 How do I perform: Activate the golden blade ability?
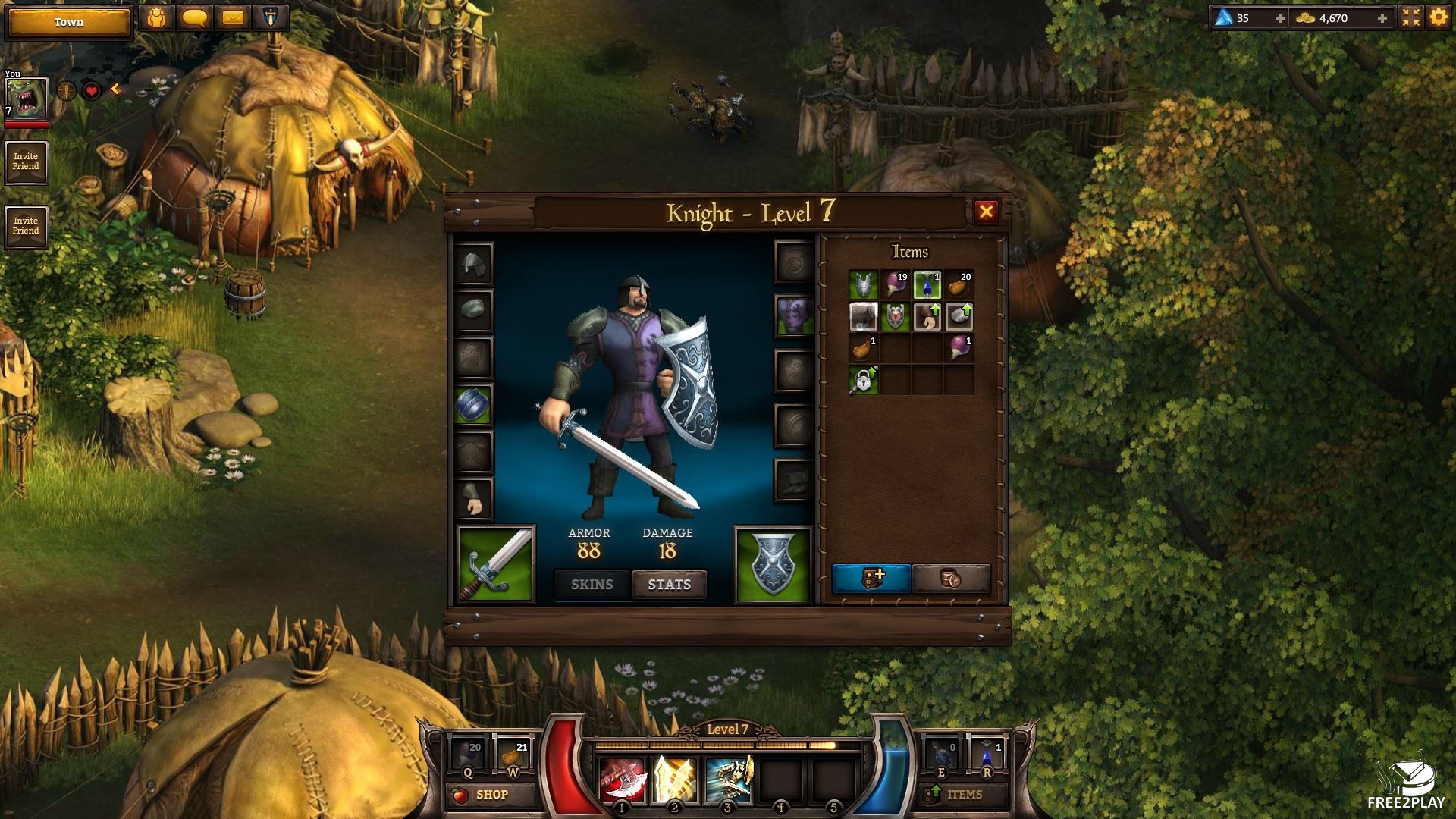pos(674,779)
